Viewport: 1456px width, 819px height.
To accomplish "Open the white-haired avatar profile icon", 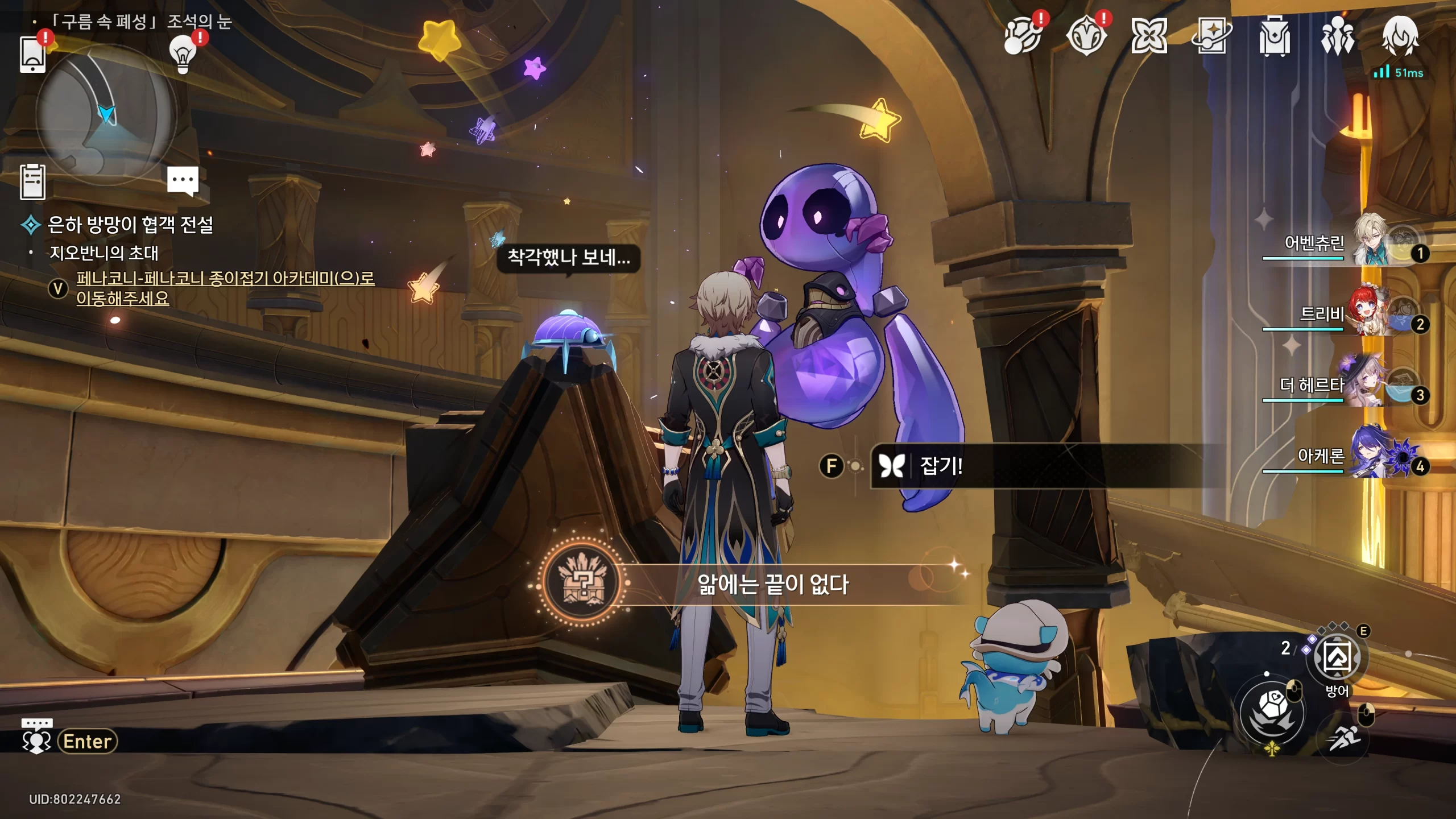I will point(1400,37).
